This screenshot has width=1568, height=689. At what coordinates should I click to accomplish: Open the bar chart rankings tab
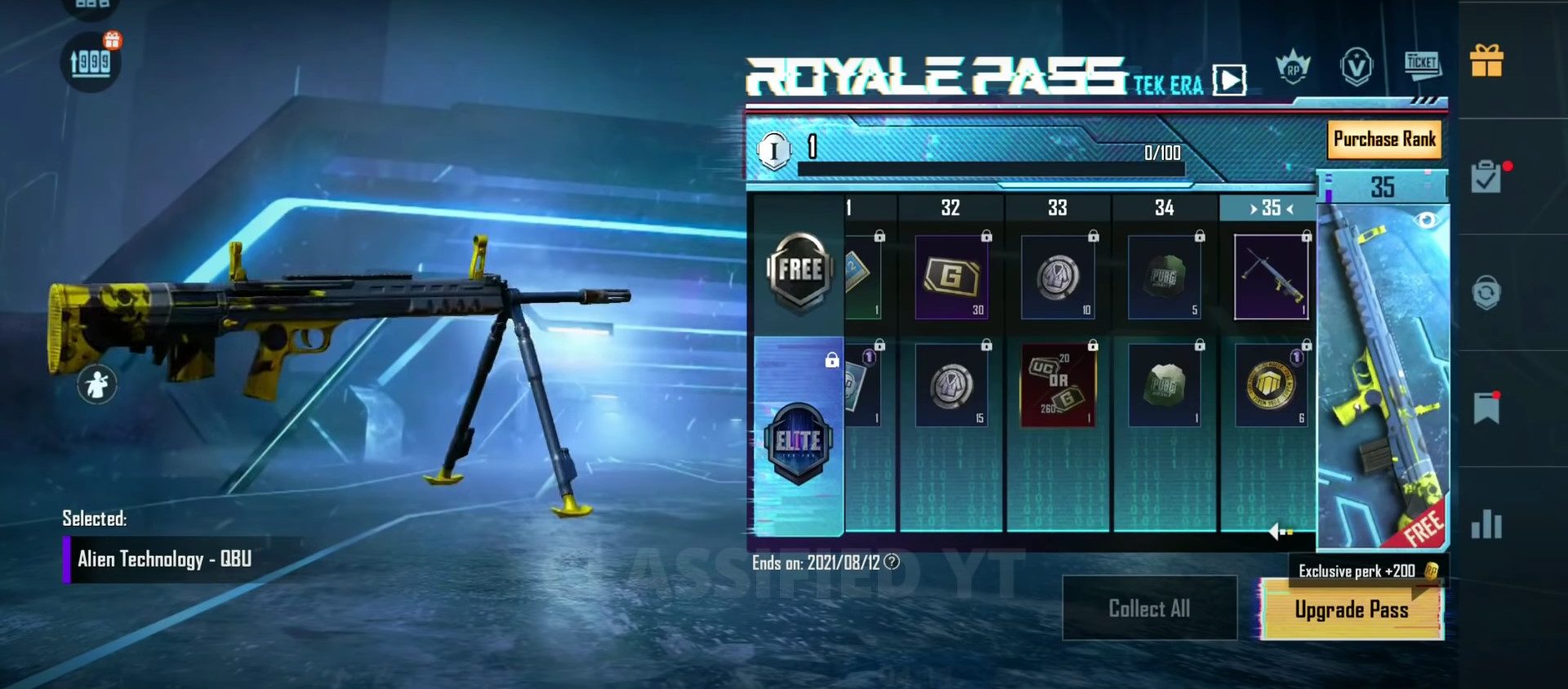(x=1486, y=524)
